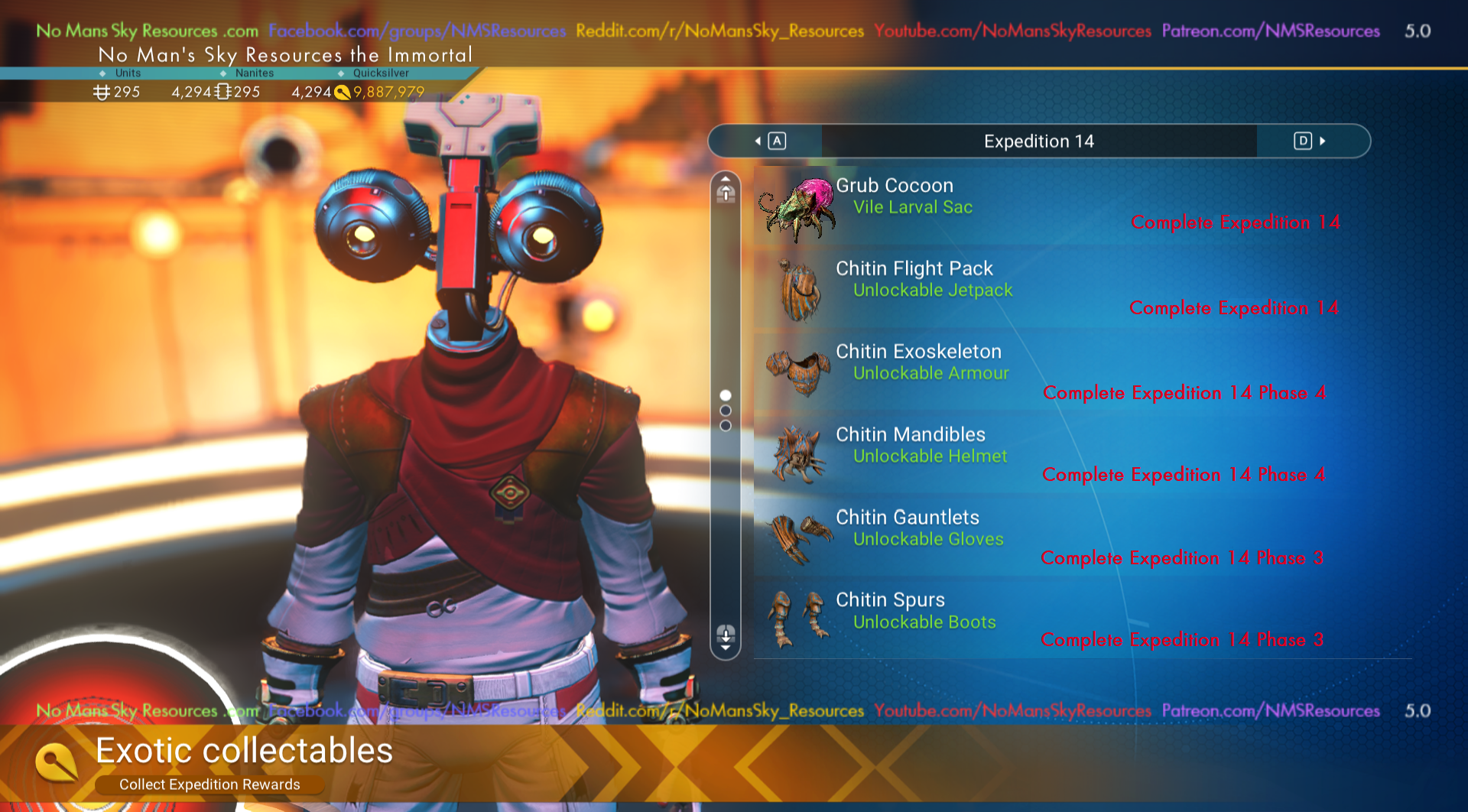Click the scroll-down arrow on reward list
The height and width of the screenshot is (812, 1468).
point(726,636)
